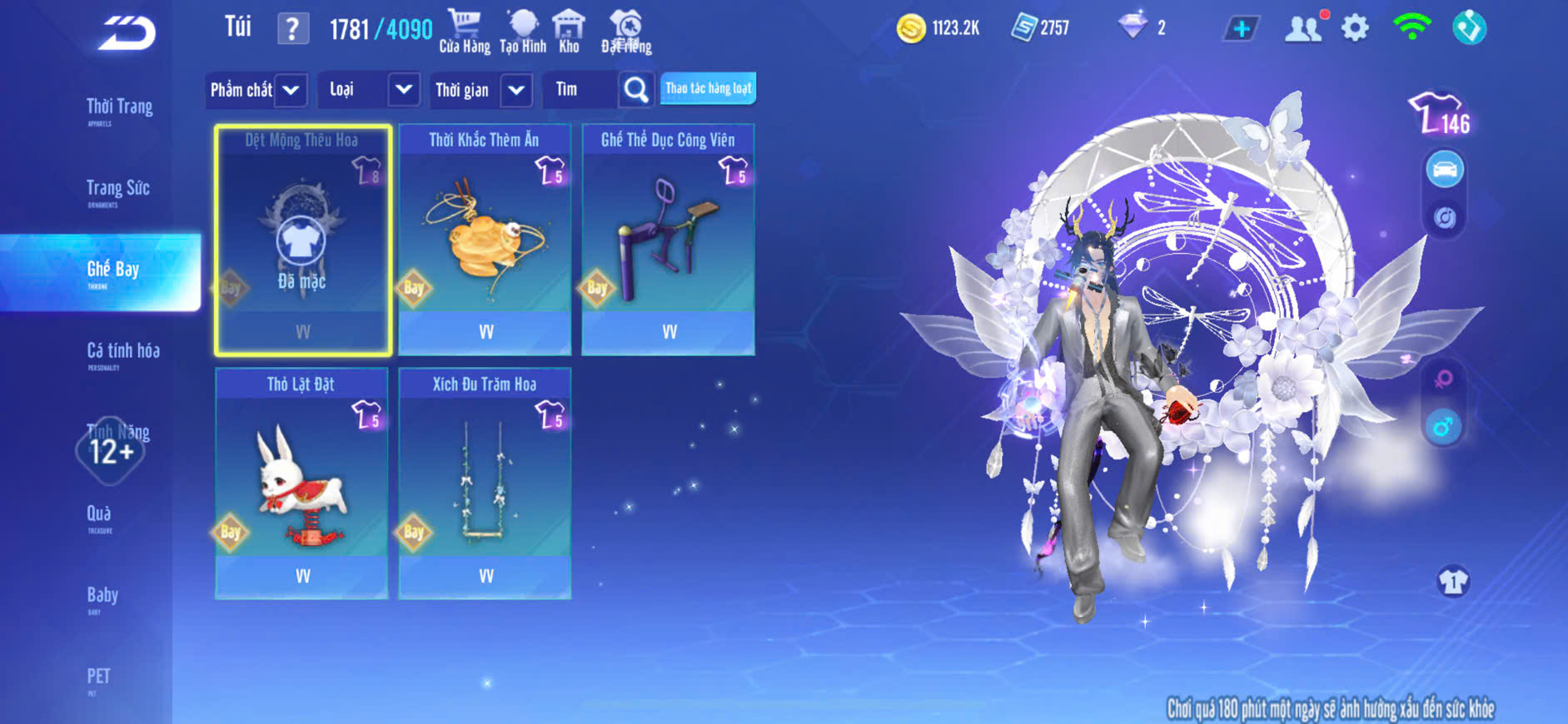Select the Thời Khắc Thèm Ăn item
Image resolution: width=1568 pixels, height=724 pixels.
click(x=485, y=240)
